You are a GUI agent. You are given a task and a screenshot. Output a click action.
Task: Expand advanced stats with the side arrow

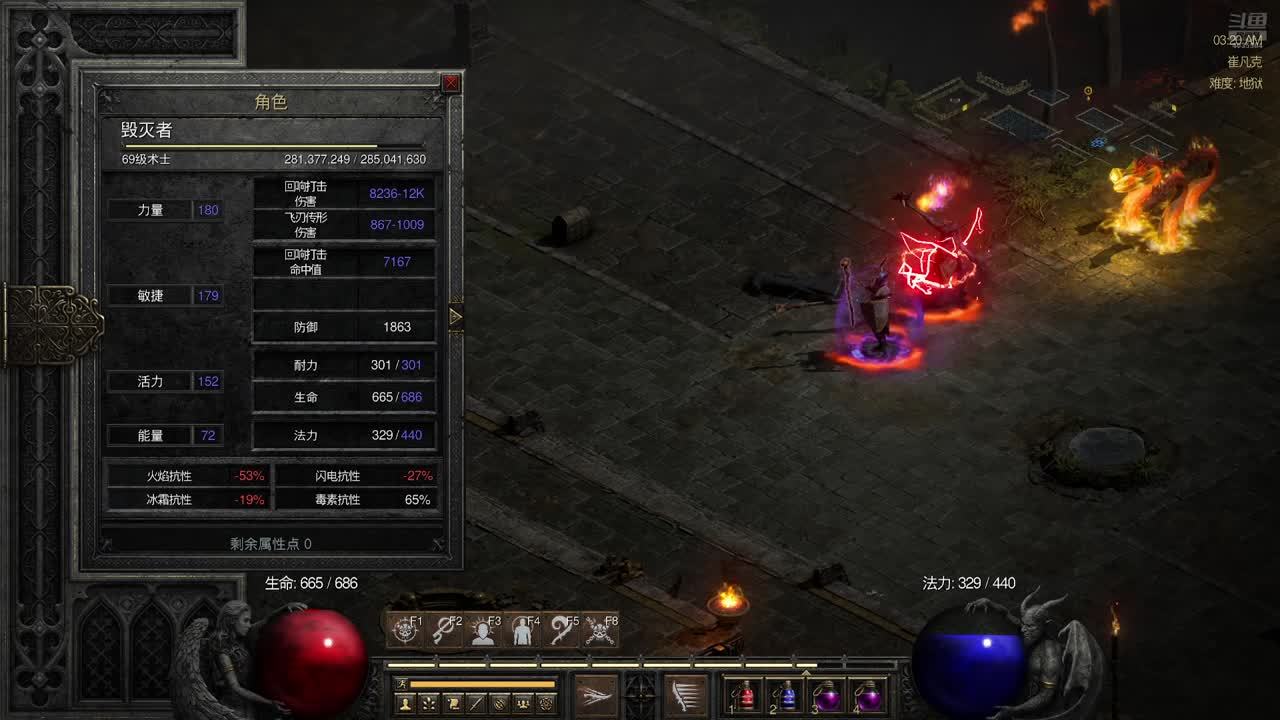pos(455,317)
